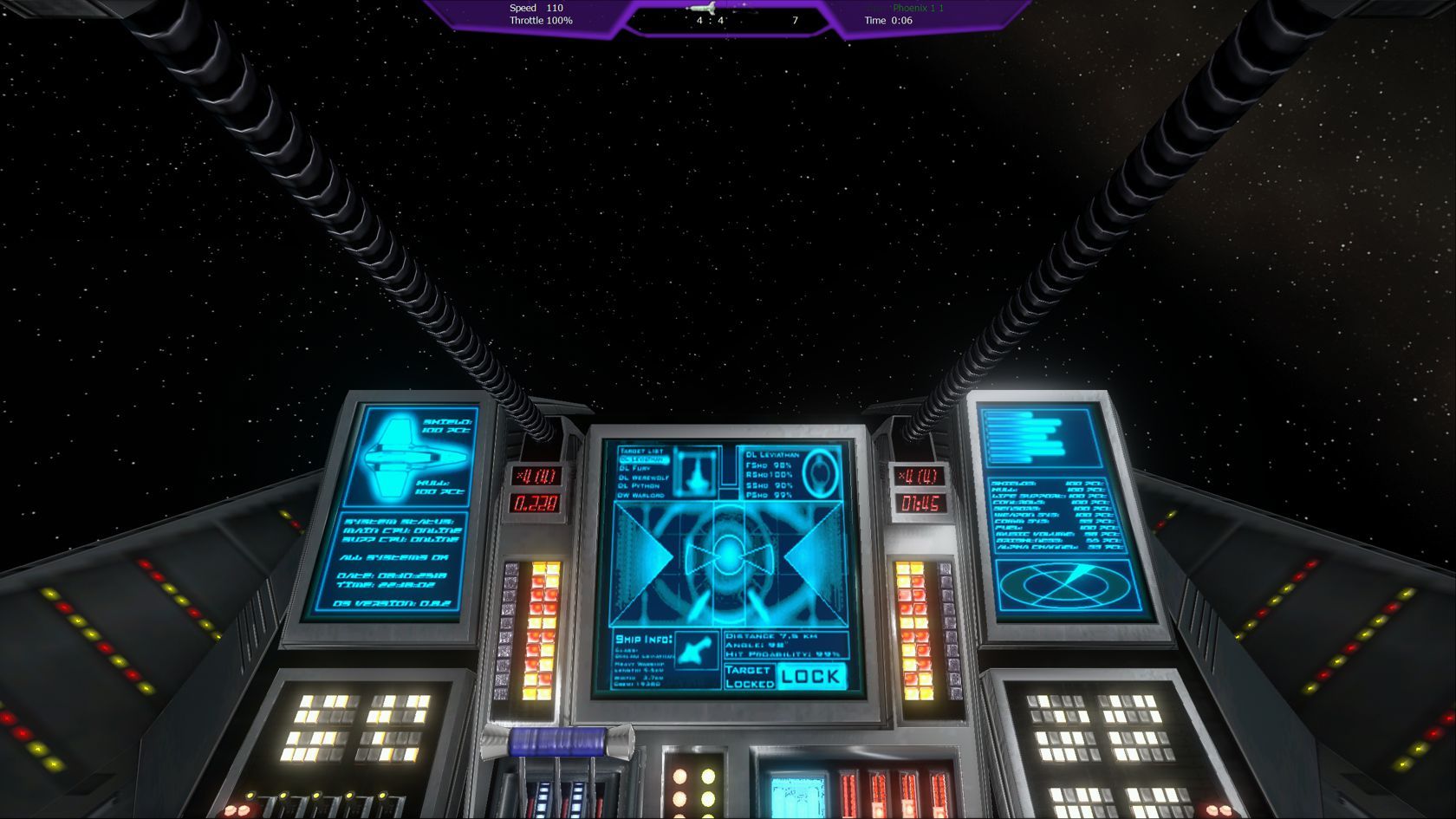The image size is (1456, 819).
Task: Target DW Warlord from the target list
Action: pyautogui.click(x=641, y=495)
